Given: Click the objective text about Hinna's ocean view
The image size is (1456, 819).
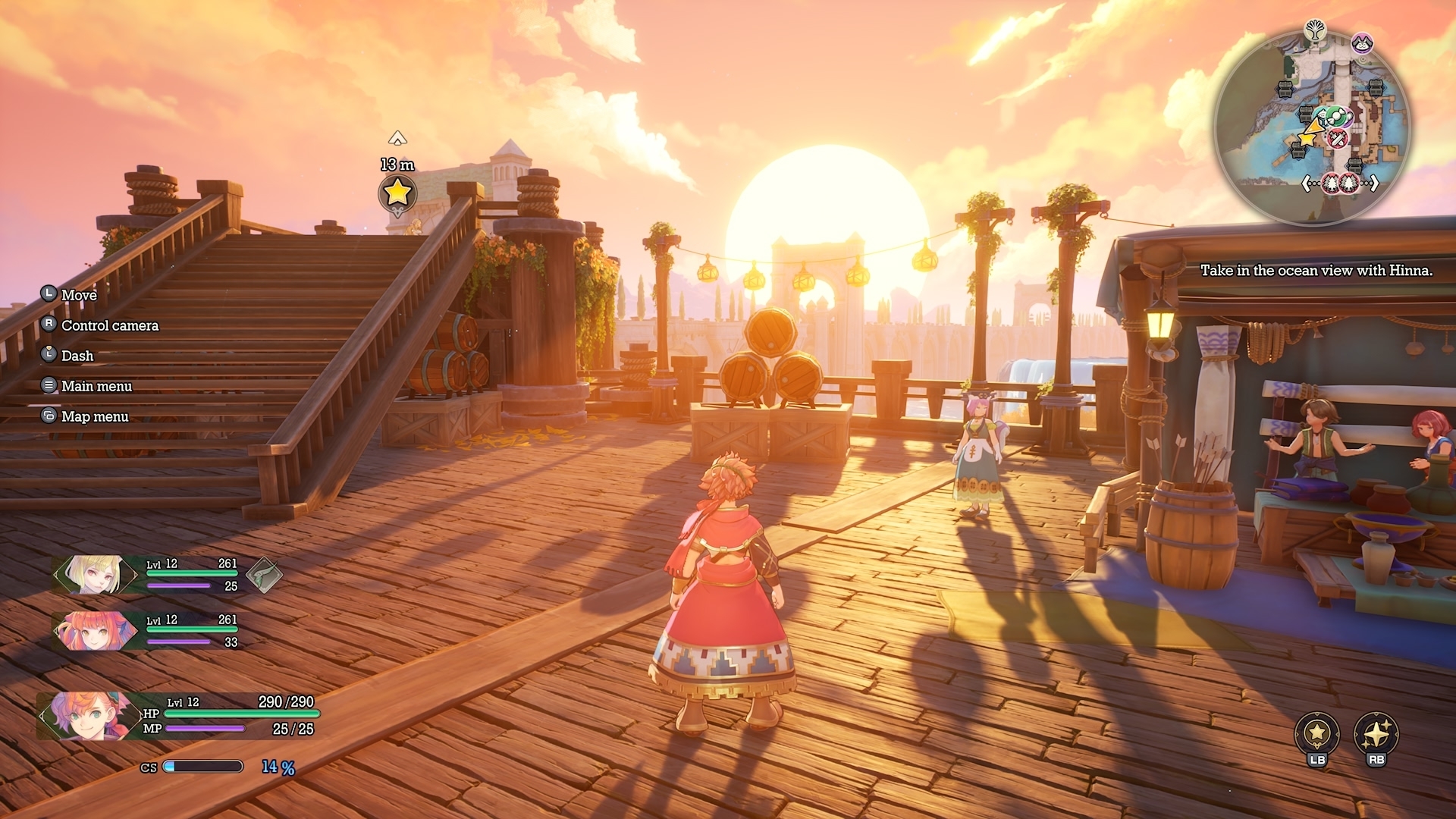Looking at the screenshot, I should (1316, 271).
